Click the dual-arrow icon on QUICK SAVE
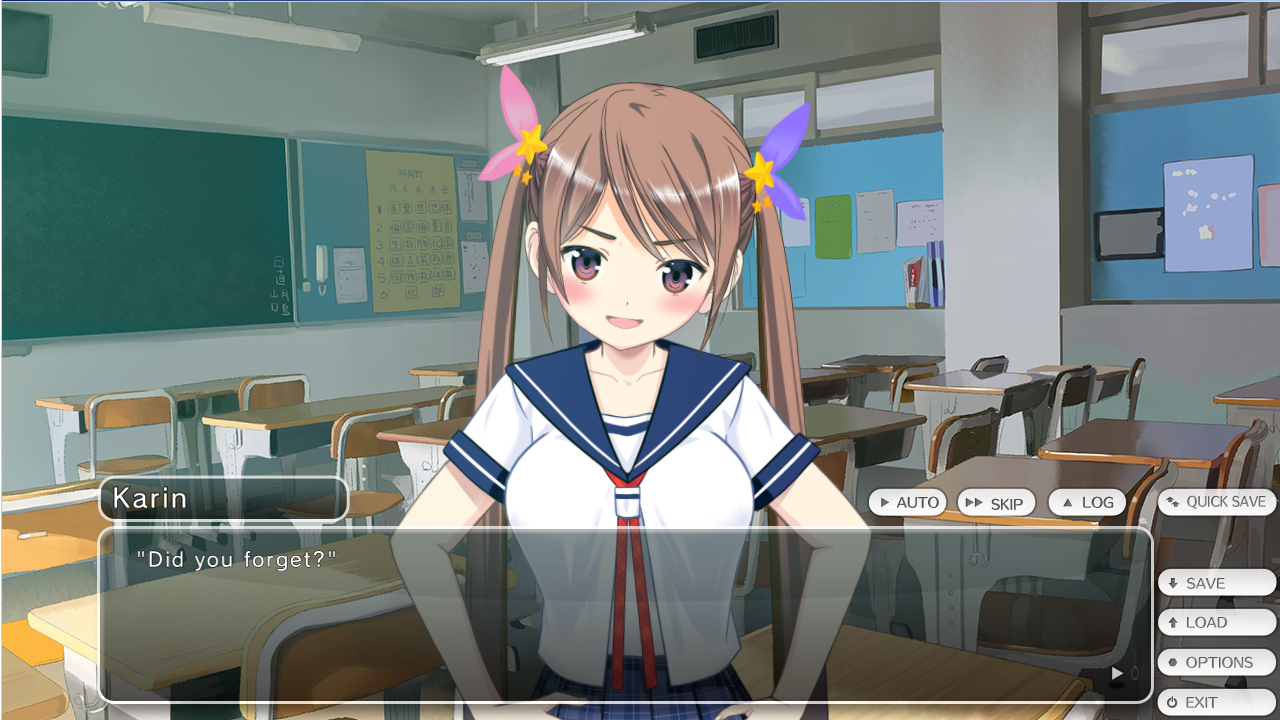 (1174, 501)
